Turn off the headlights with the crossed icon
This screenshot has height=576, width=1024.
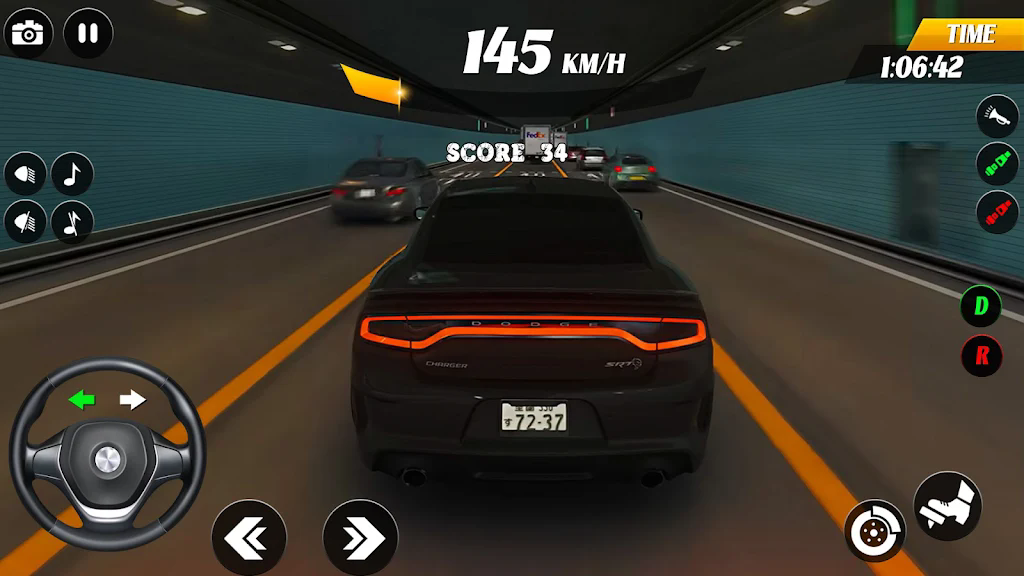pyautogui.click(x=26, y=222)
